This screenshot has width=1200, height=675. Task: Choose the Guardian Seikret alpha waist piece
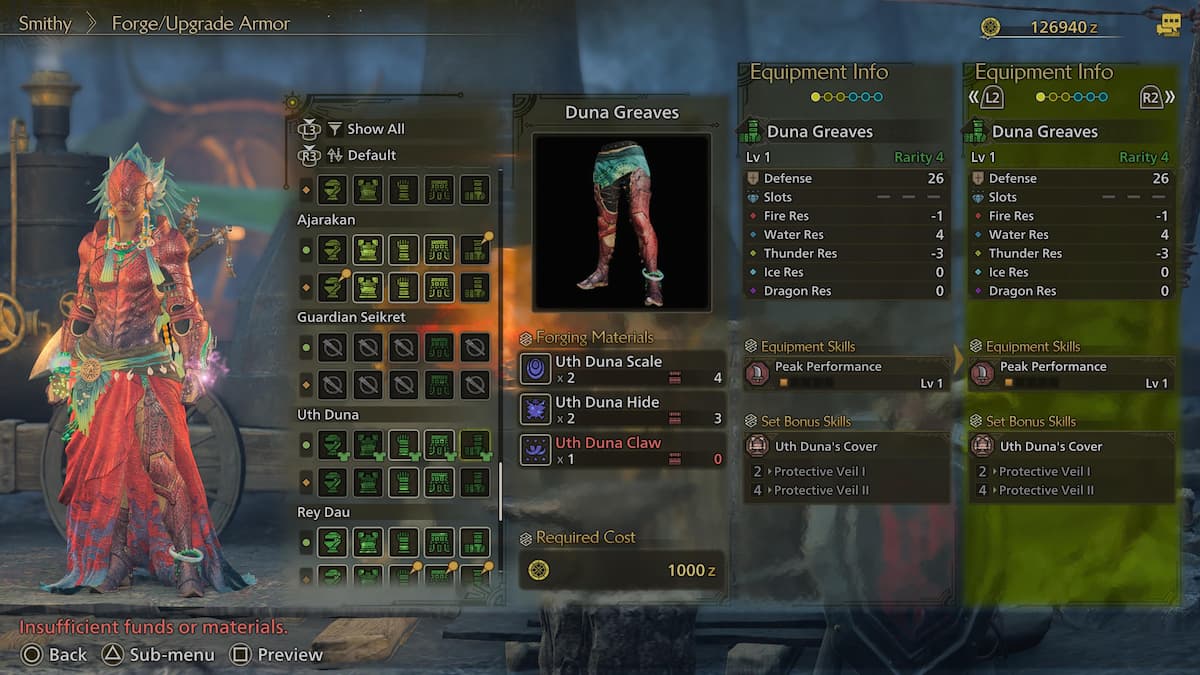pyautogui.click(x=438, y=347)
